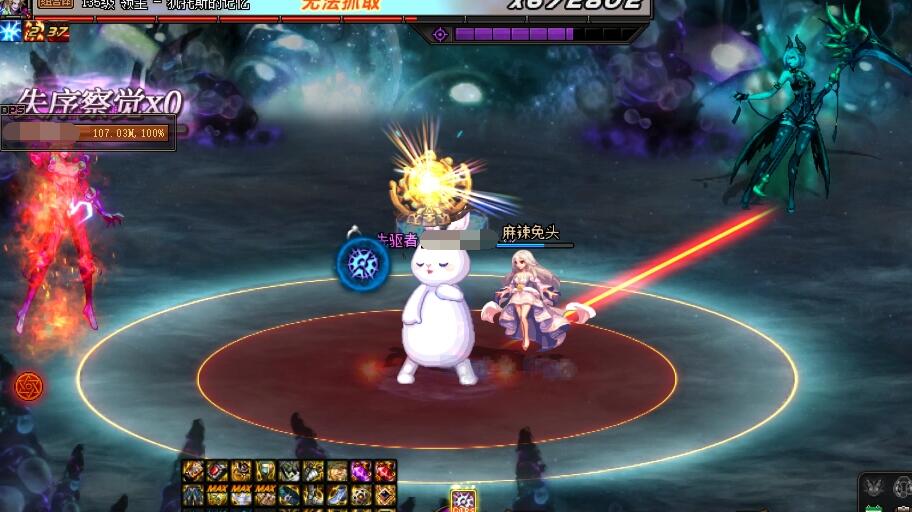Select the purple gem buff icon
Image resolution: width=912 pixels, height=512 pixels.
tap(362, 471)
